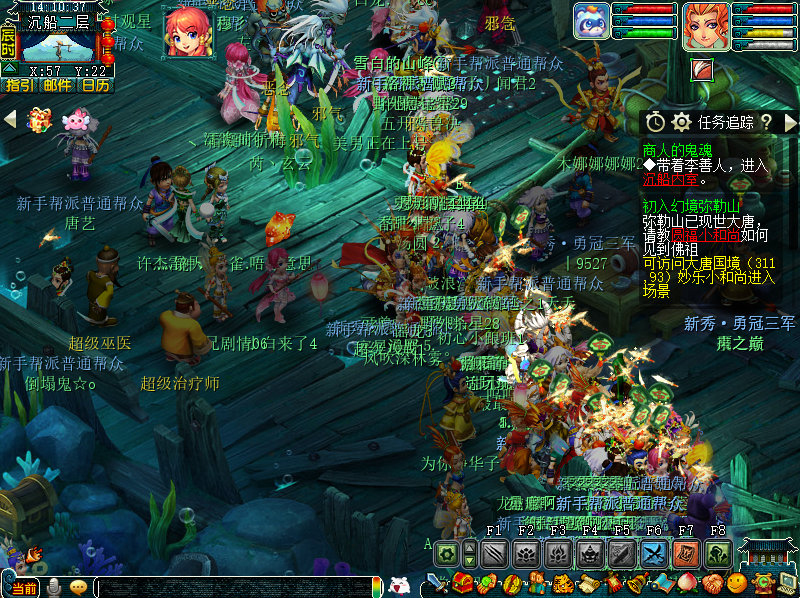Open the quest tracker gear settings
Viewport: 800px width, 598px height.
point(682,122)
